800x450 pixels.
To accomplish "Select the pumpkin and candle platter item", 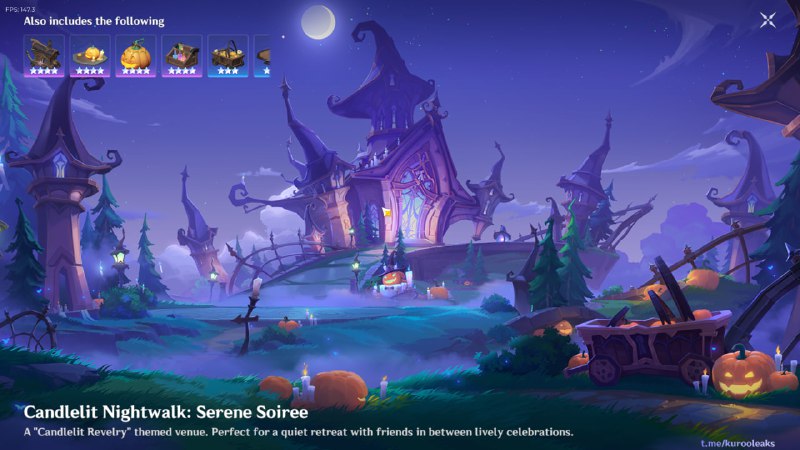I will click(x=90, y=56).
